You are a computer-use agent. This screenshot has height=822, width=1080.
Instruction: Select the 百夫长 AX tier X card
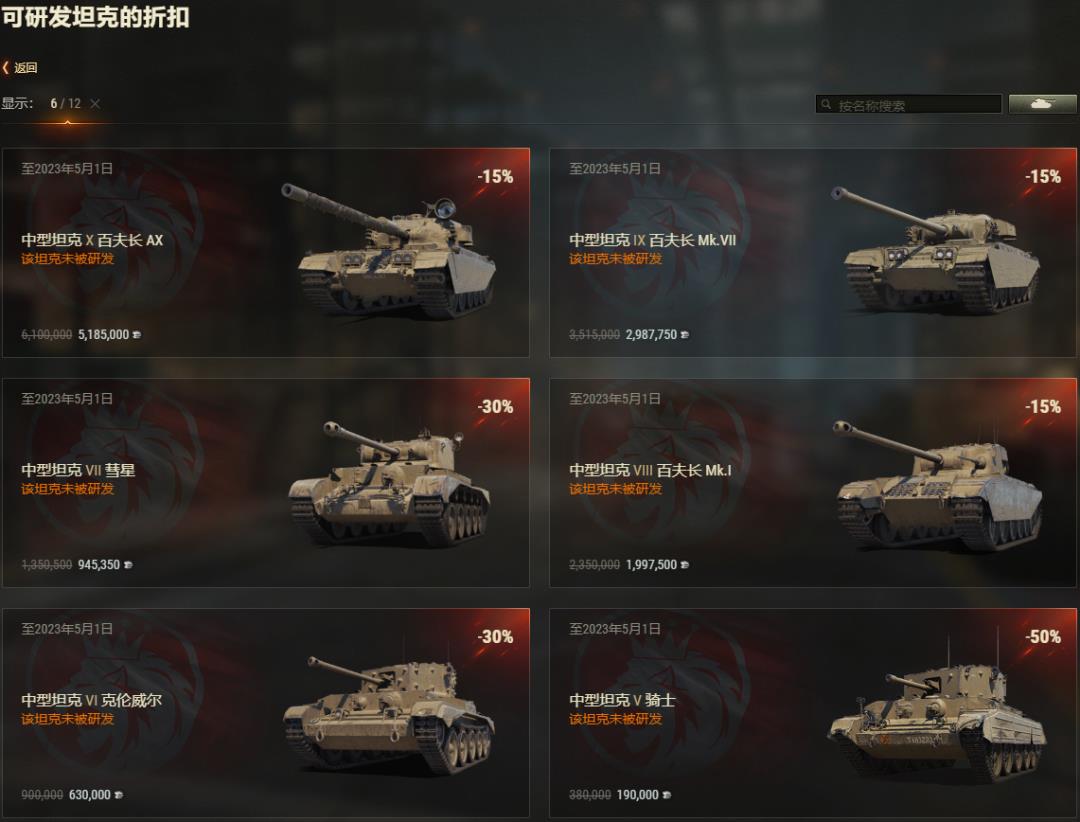266,253
